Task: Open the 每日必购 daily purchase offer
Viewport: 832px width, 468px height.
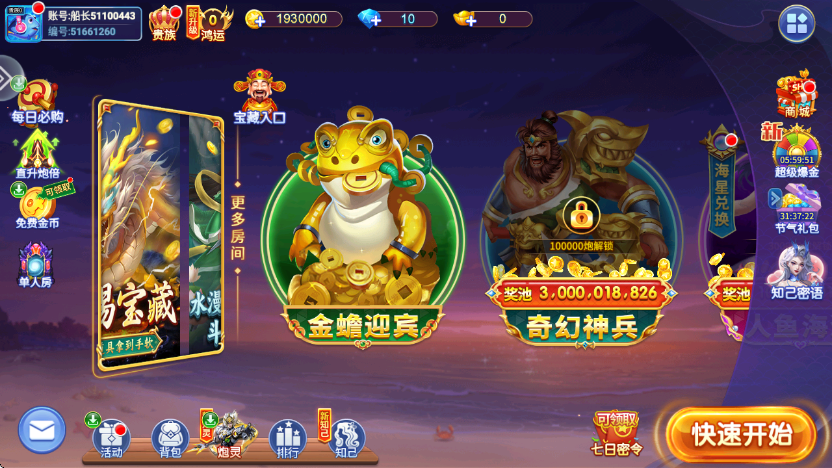Action: coord(37,101)
